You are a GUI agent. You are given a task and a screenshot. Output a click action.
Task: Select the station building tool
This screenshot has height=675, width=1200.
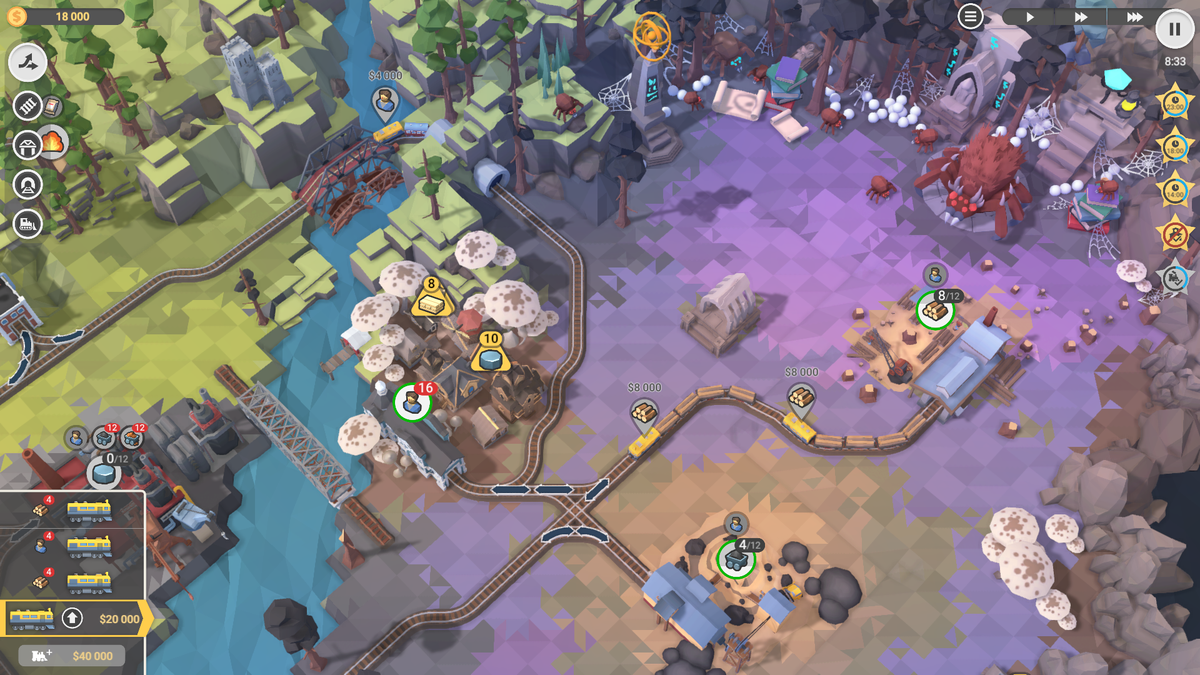(28, 145)
